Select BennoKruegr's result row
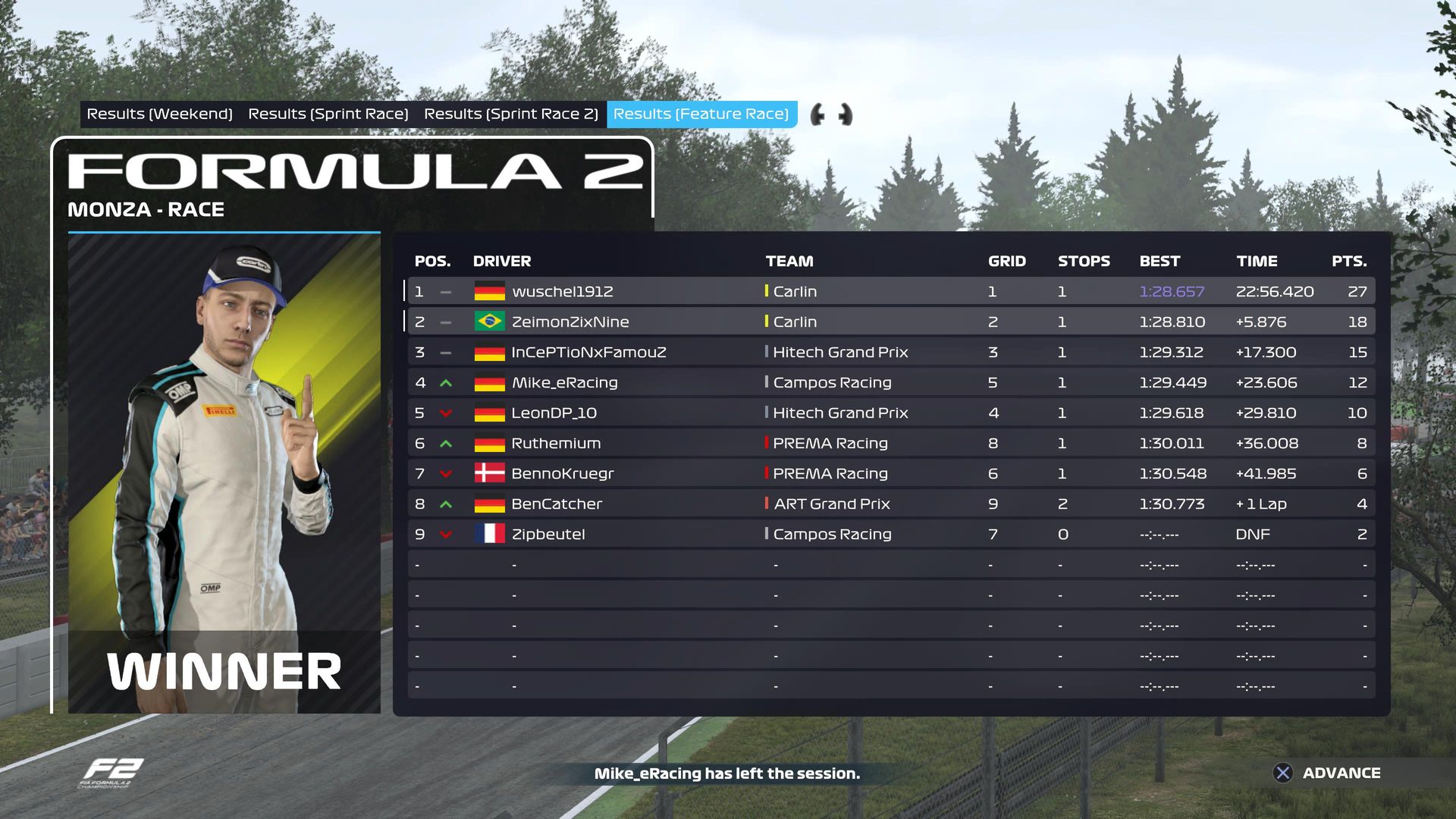The image size is (1456, 819). [890, 473]
